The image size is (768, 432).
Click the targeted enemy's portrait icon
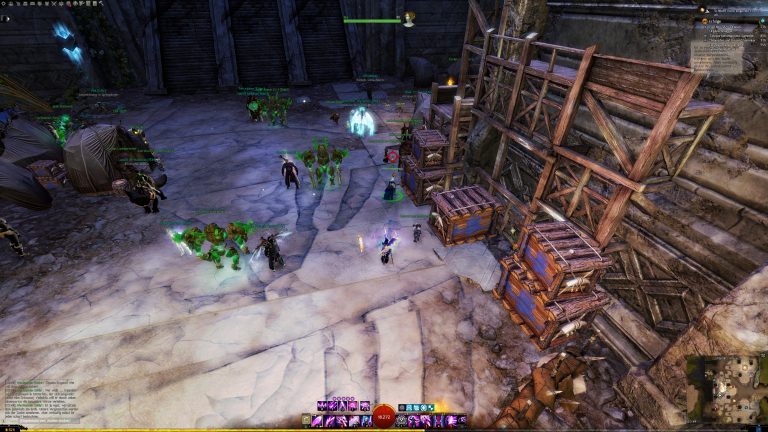click(x=408, y=19)
